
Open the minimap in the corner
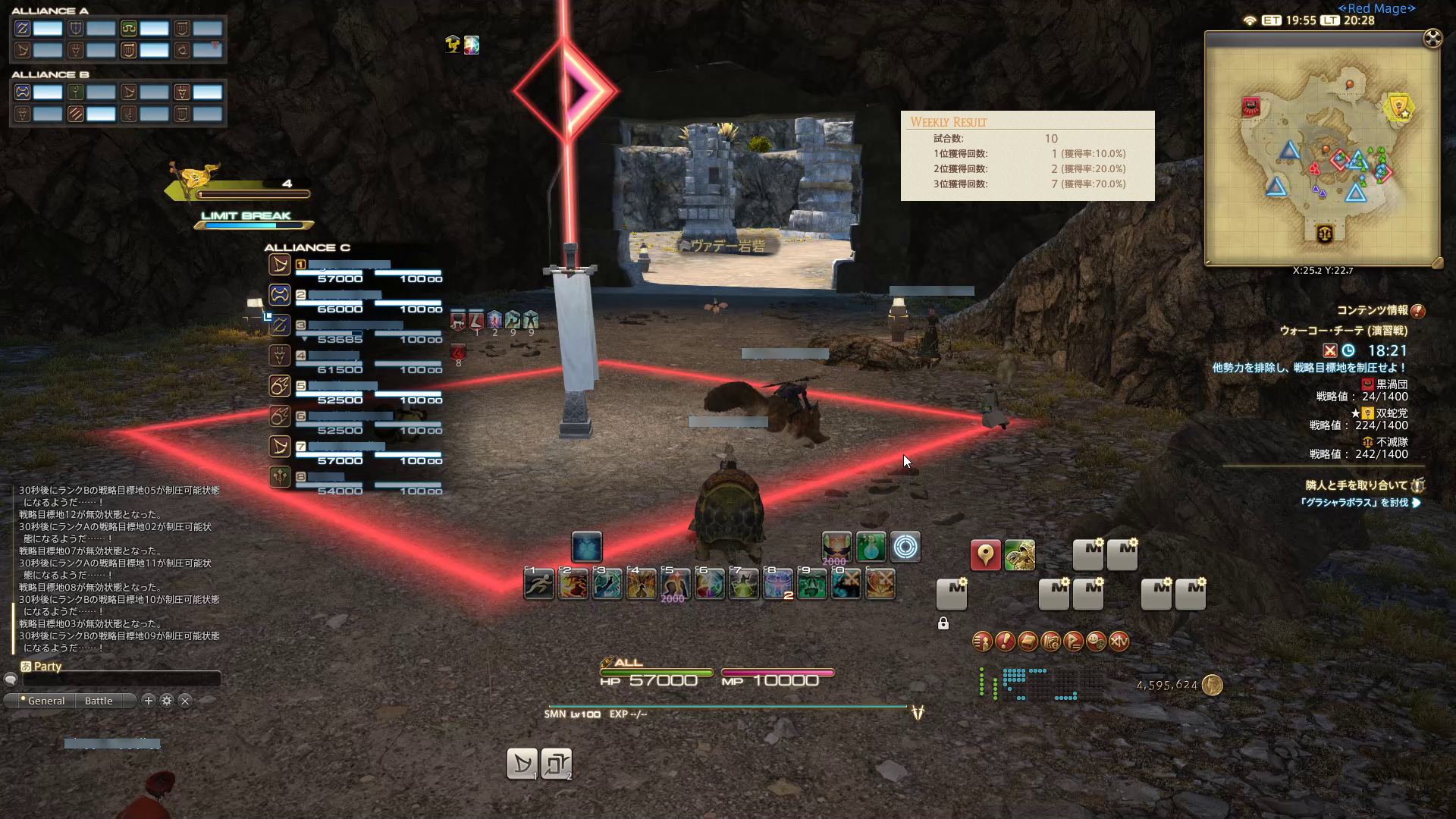coord(1322,149)
